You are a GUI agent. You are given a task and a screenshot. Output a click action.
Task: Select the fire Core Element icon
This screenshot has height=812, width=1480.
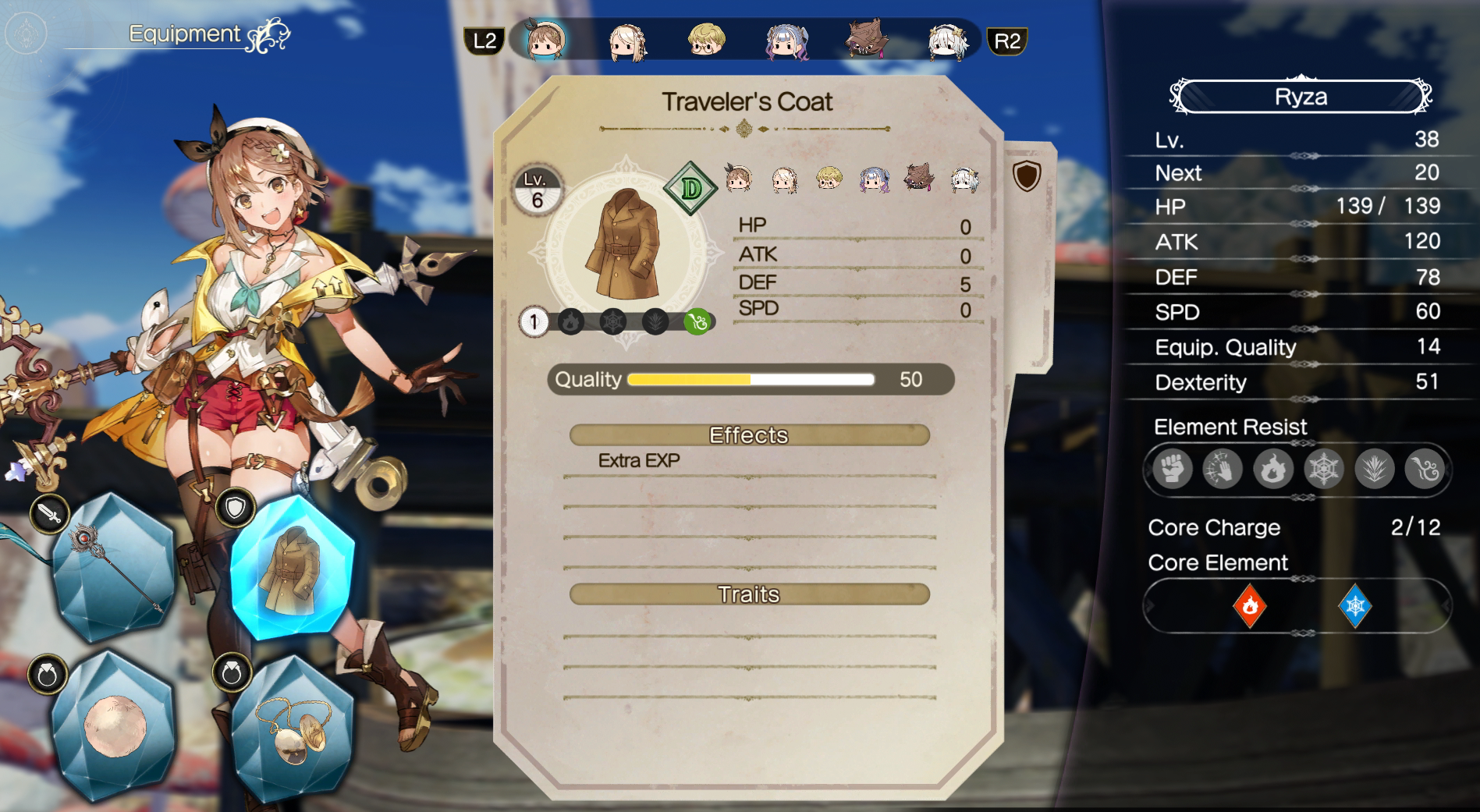[x=1250, y=605]
